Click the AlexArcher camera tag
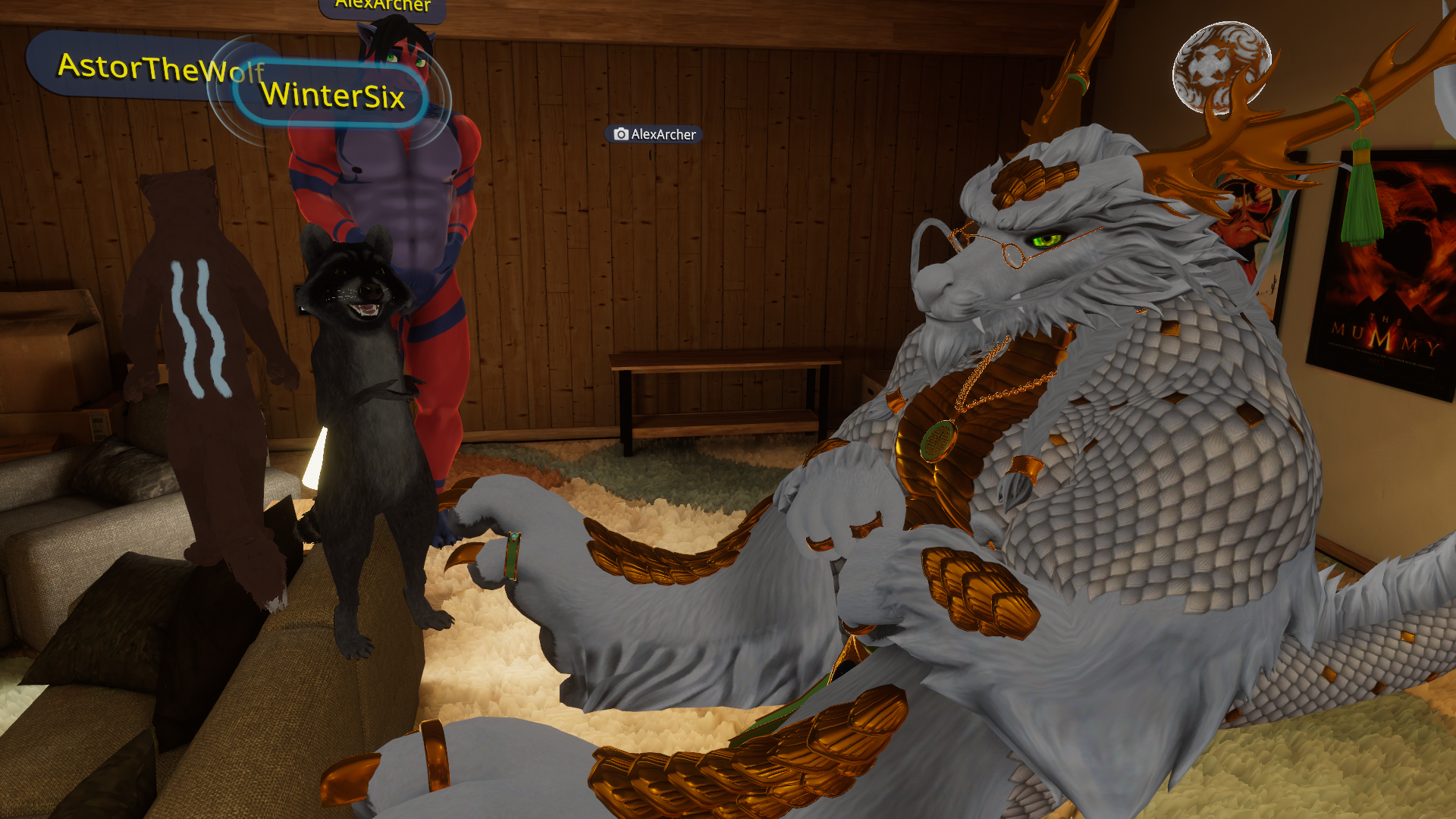Screen dimensions: 1456x819 [x=654, y=134]
